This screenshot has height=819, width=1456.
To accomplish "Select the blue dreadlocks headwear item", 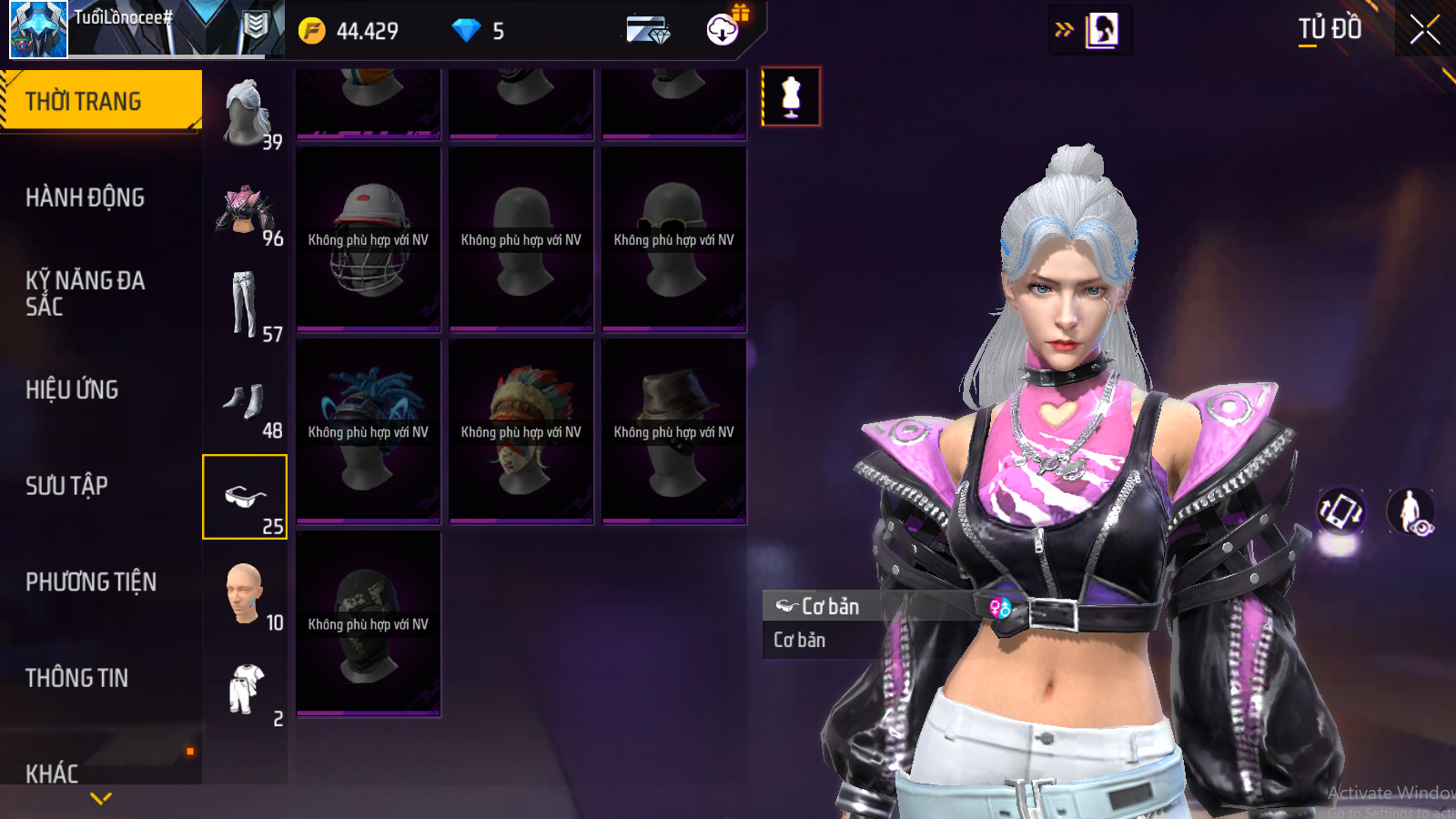I will (369, 431).
